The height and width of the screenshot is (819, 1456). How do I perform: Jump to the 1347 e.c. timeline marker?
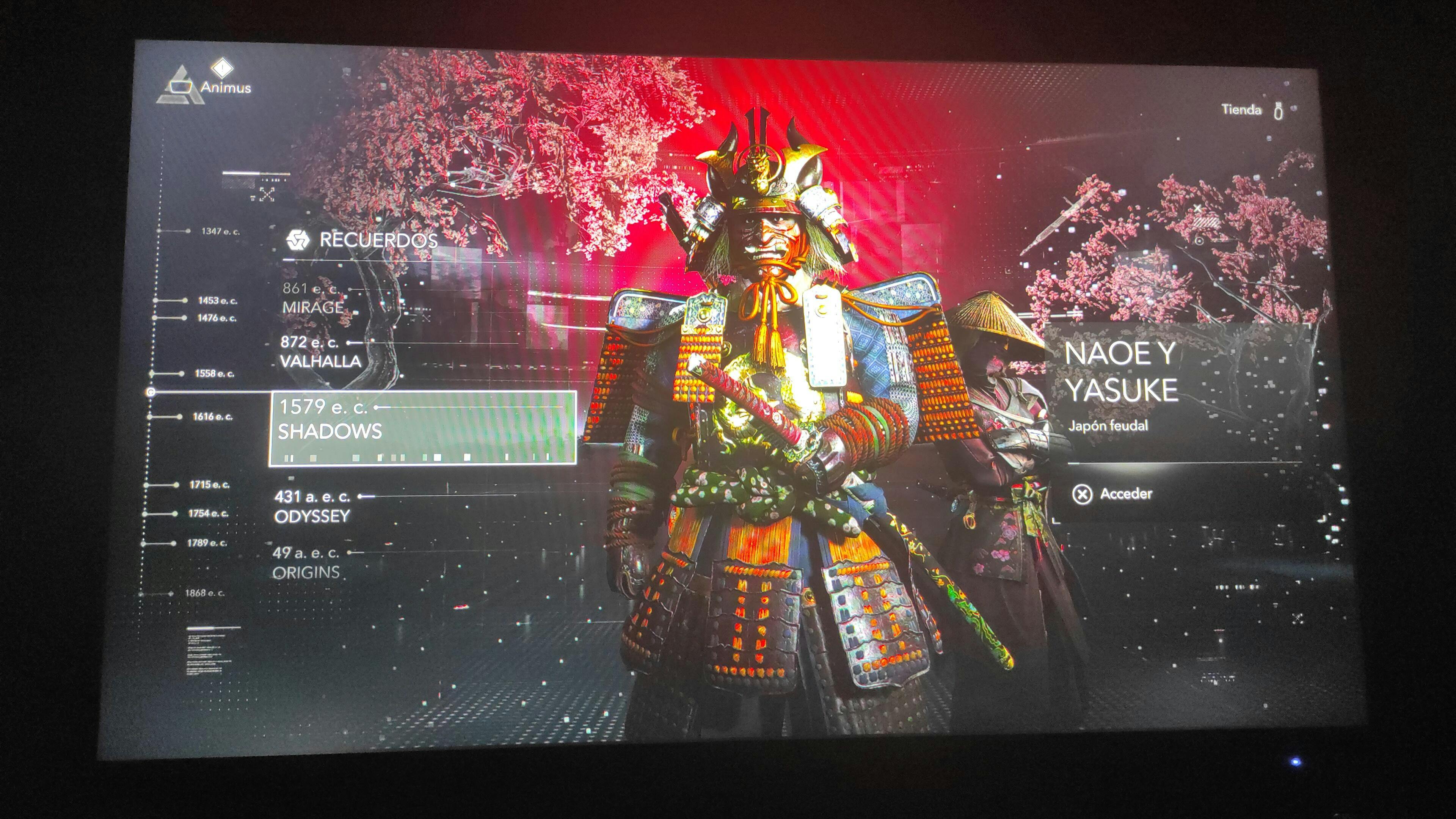[219, 231]
